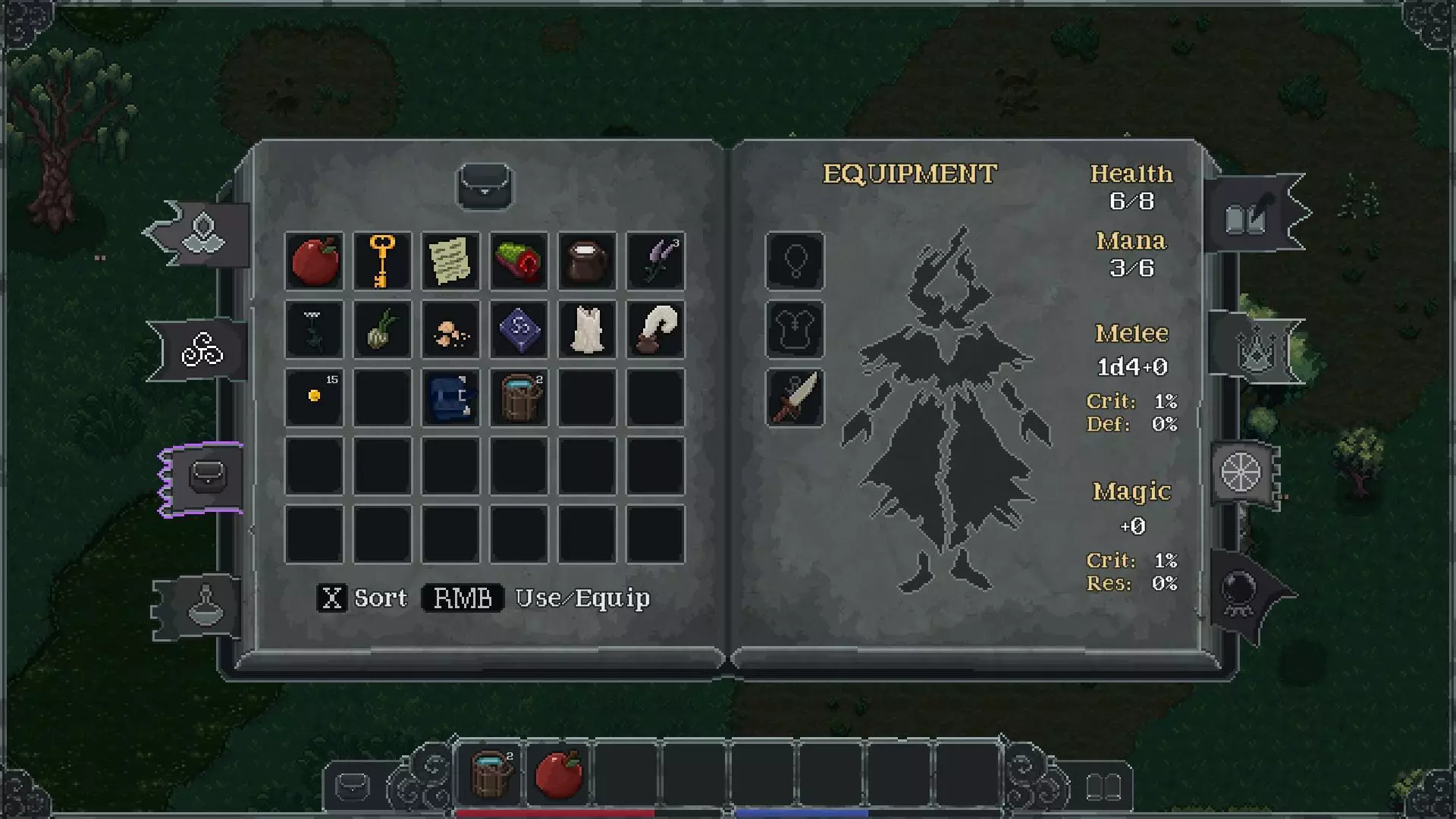Switch to the wheel emblem tab
The width and height of the screenshot is (1456, 819).
[1241, 472]
